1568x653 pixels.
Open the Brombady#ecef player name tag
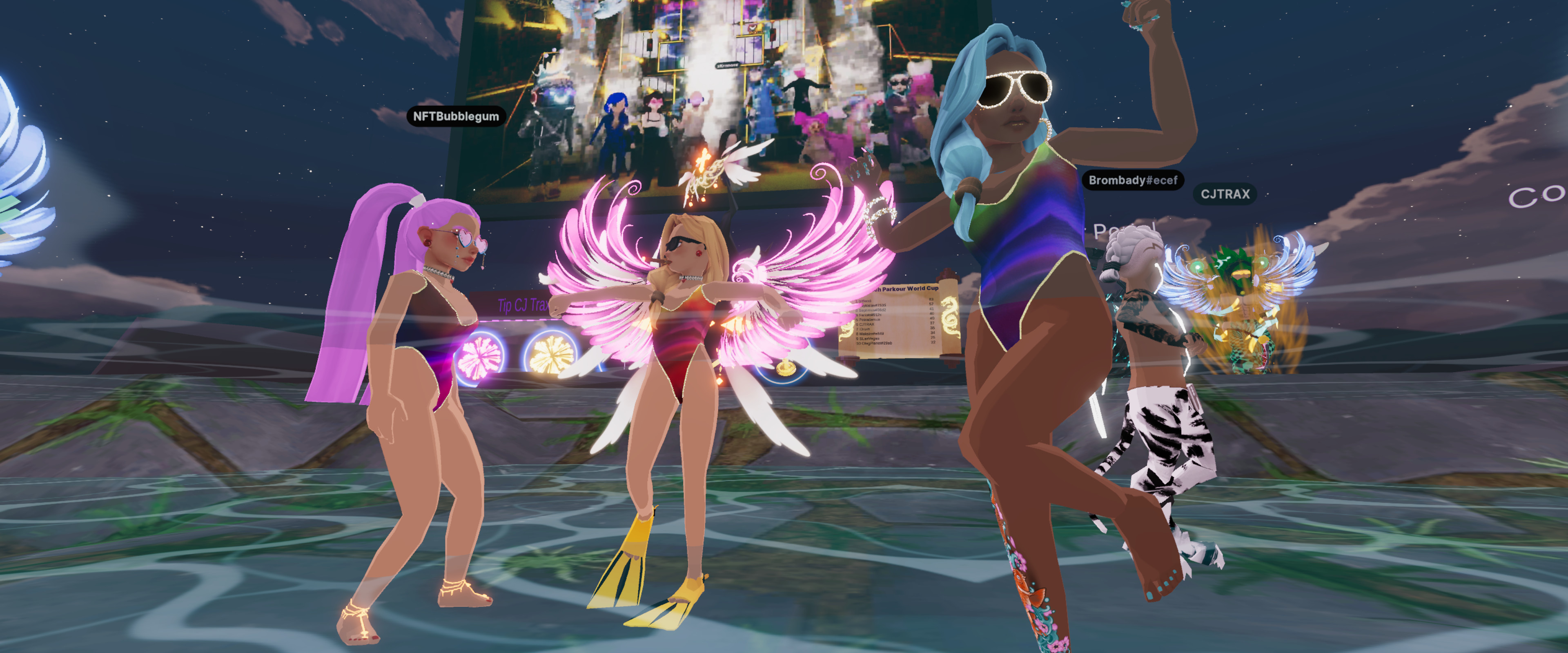click(x=1132, y=180)
